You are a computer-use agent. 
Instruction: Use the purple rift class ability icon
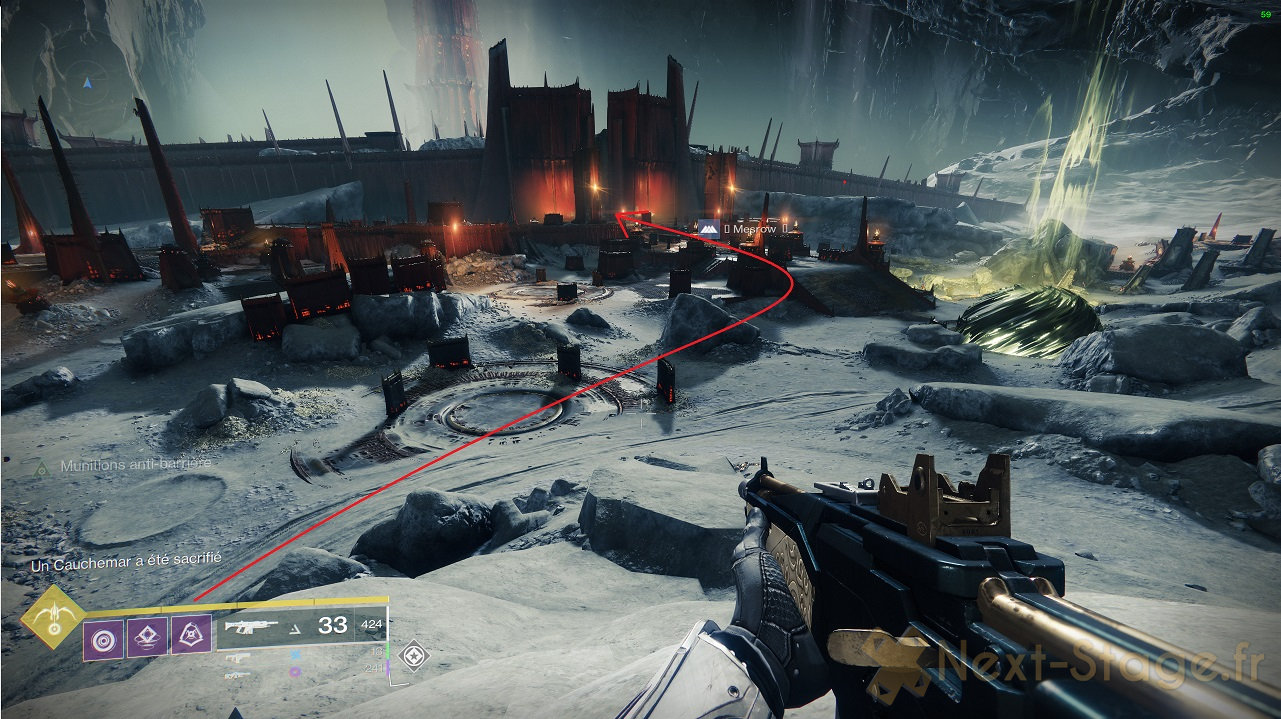pyautogui.click(x=147, y=637)
